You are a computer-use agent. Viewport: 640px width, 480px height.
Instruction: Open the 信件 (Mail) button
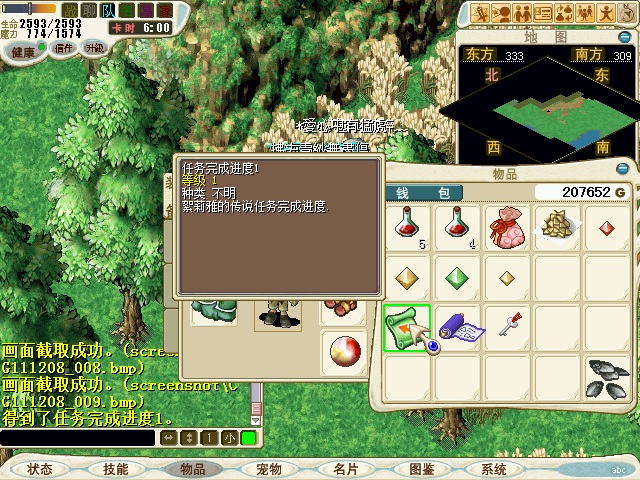pyautogui.click(x=64, y=47)
